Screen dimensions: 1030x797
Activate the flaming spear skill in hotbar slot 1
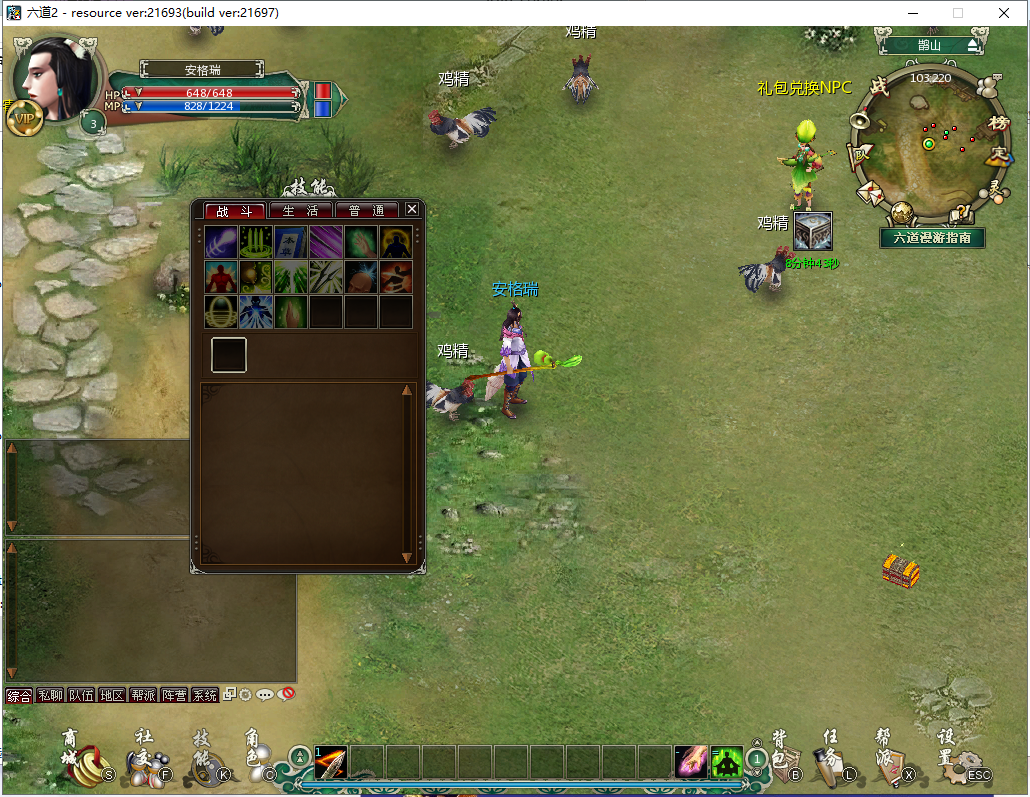(x=330, y=763)
